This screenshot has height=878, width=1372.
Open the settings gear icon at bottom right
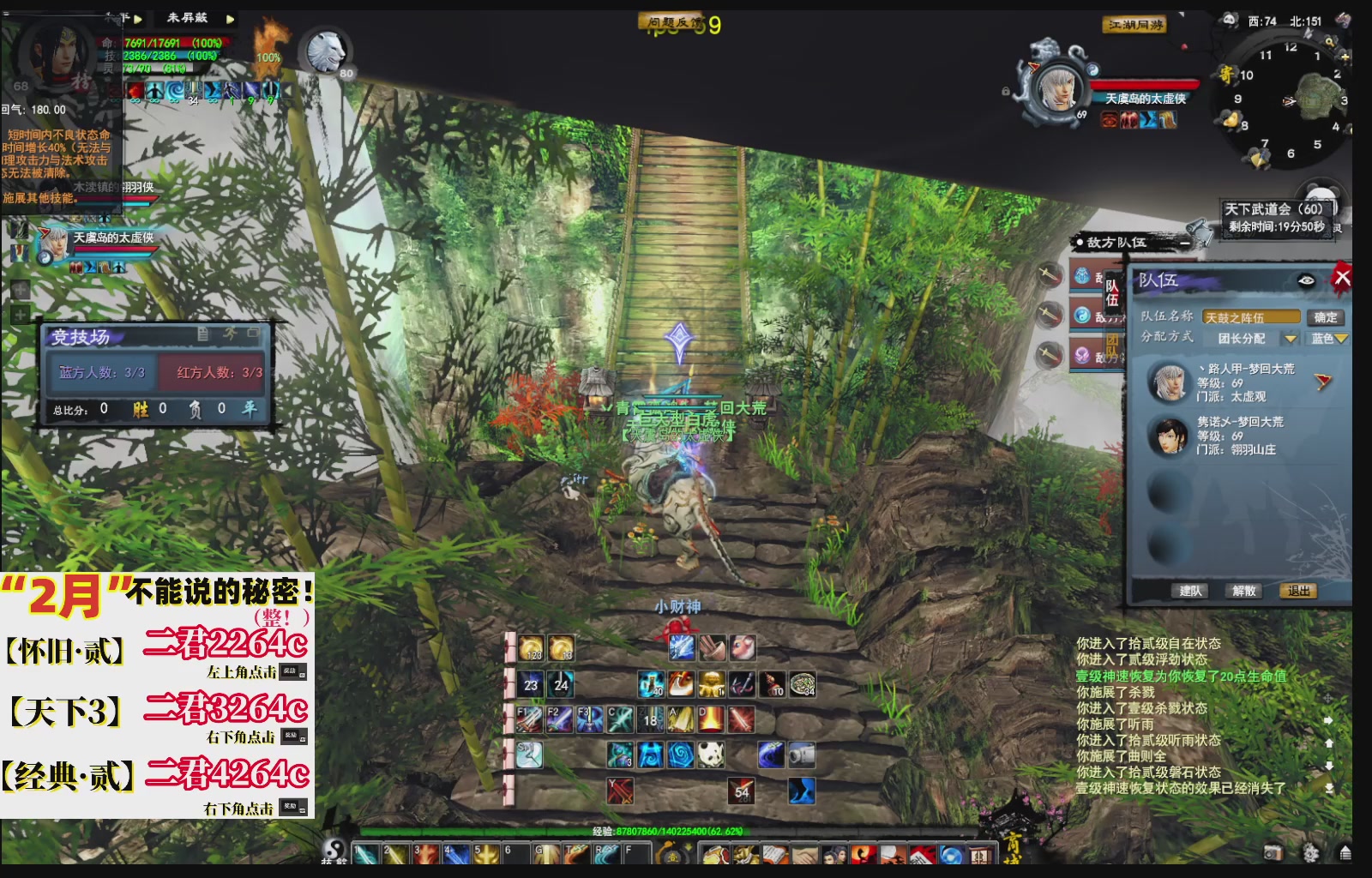[x=1310, y=852]
